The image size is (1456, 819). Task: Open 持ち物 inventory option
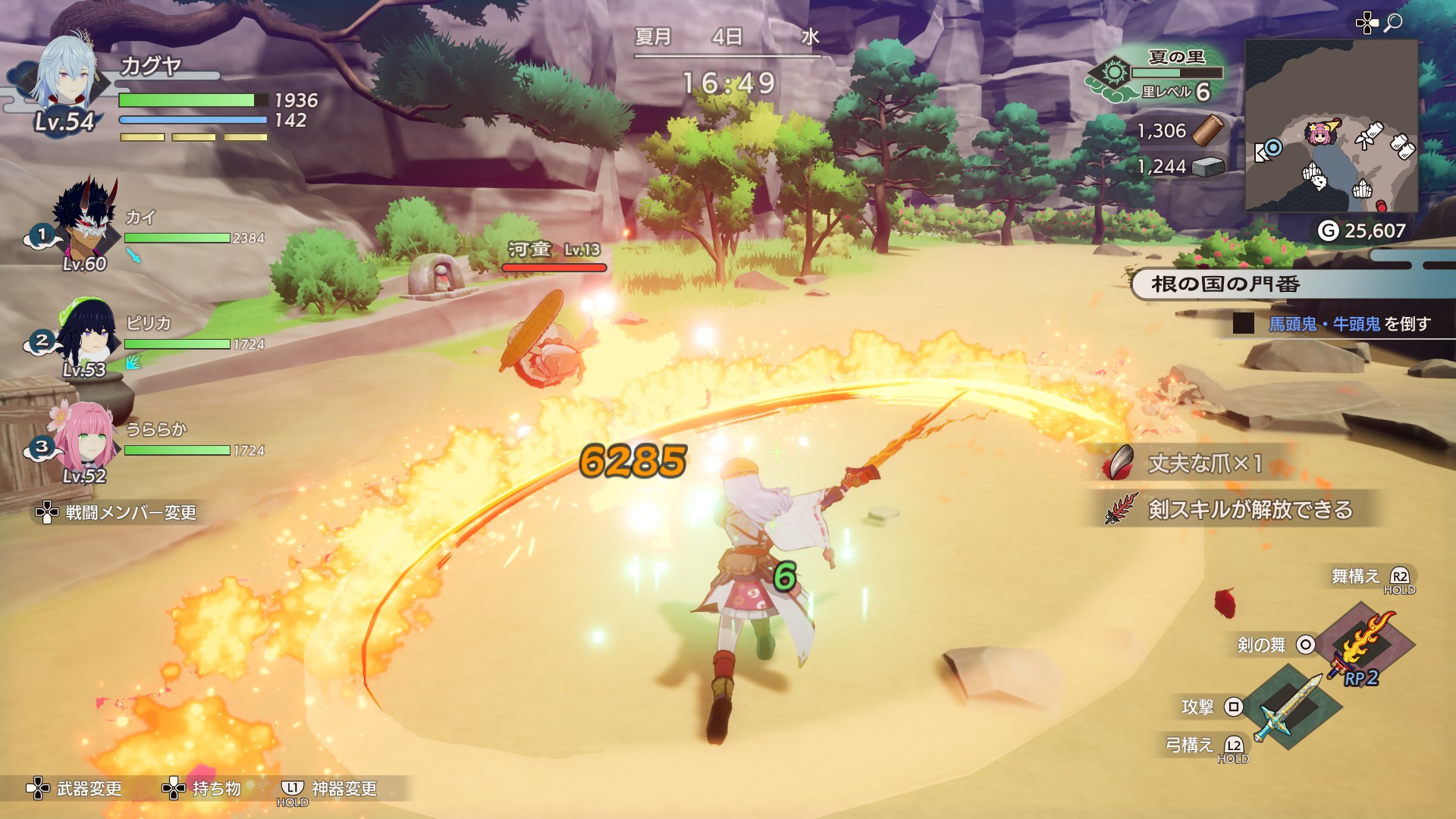(202, 789)
